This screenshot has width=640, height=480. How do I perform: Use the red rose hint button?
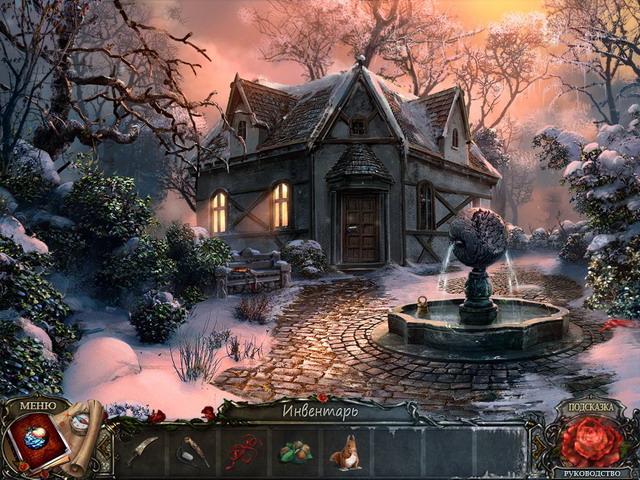coord(590,443)
